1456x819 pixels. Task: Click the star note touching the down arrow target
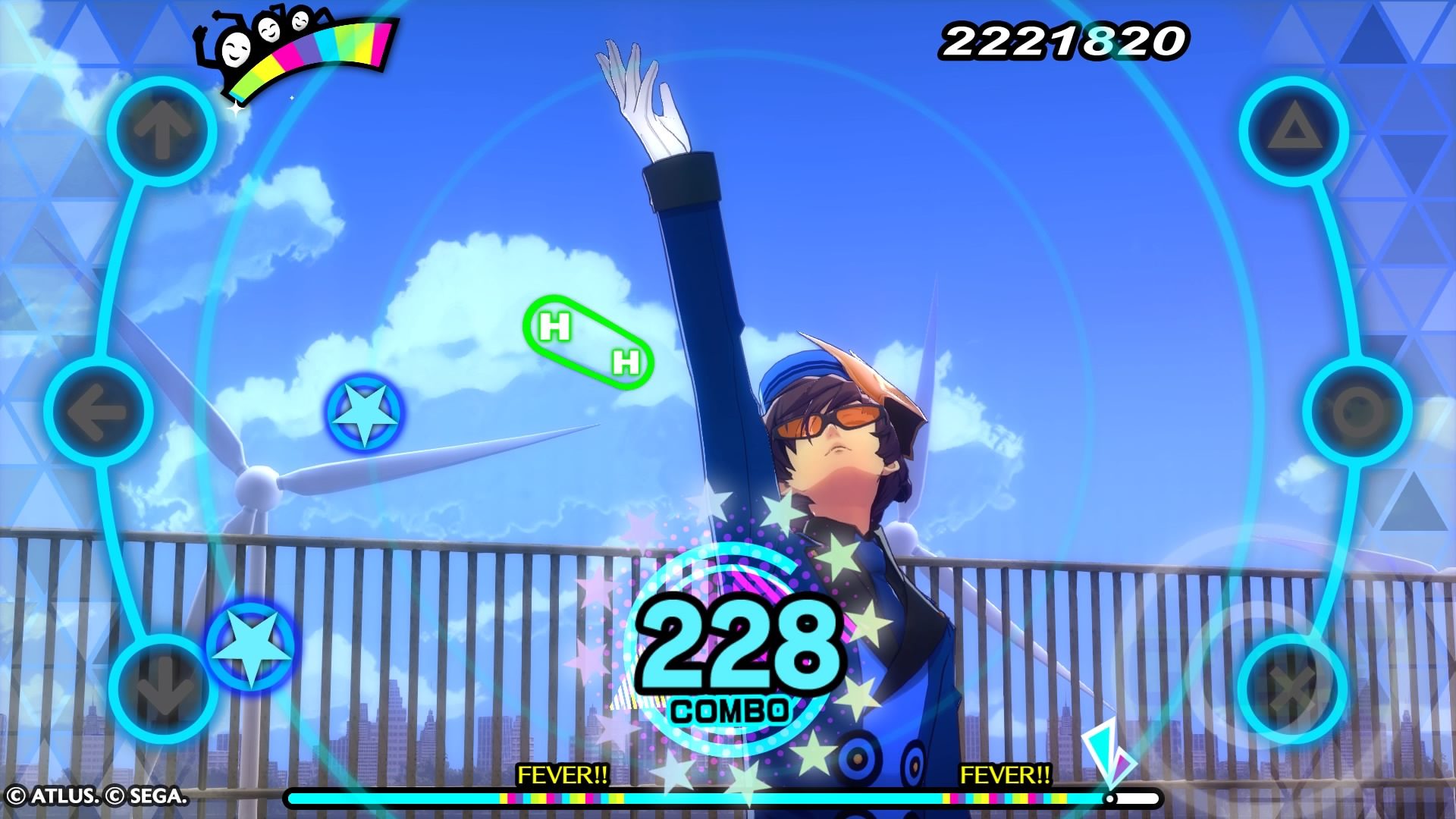250,645
